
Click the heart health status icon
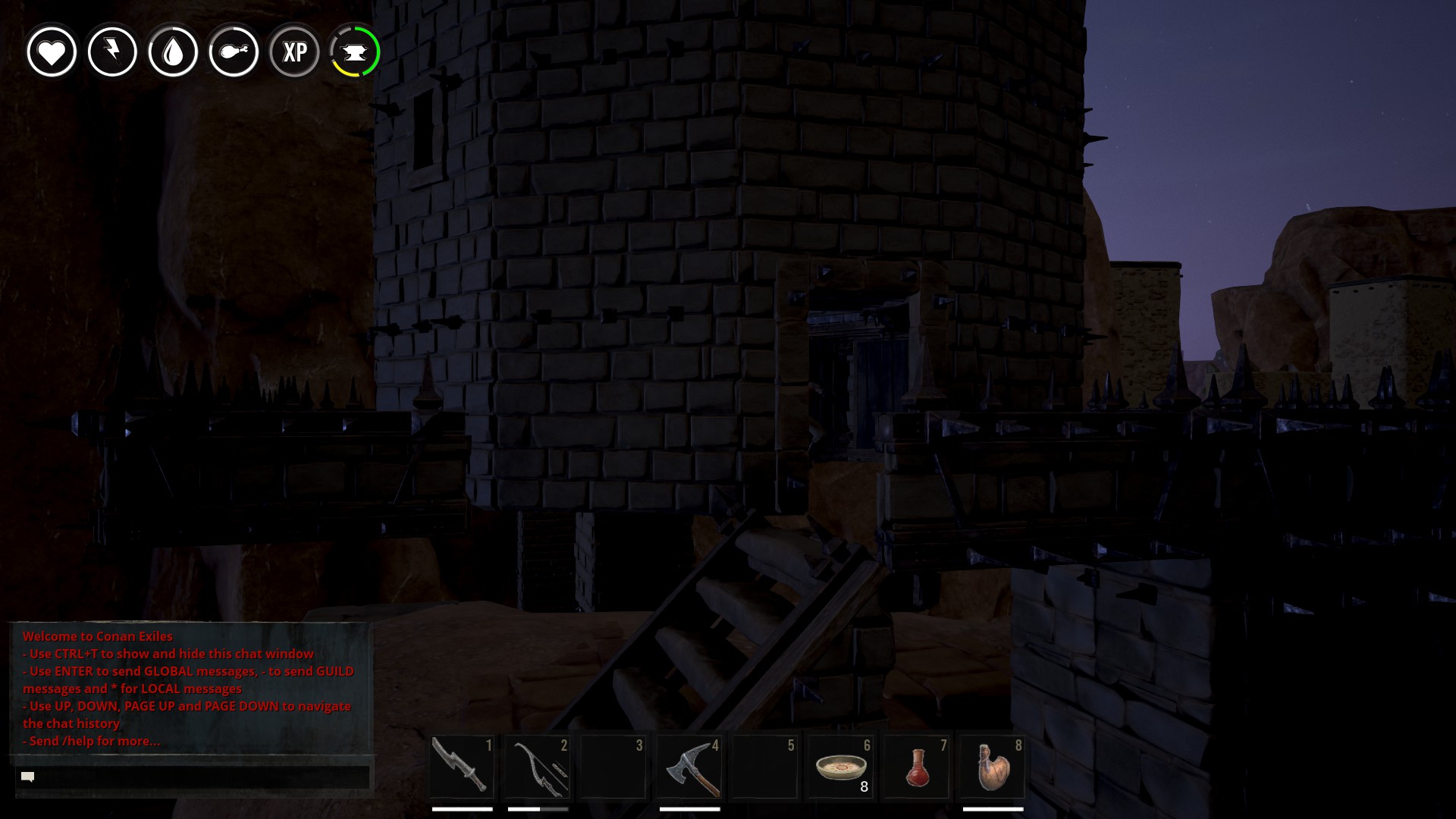click(x=52, y=52)
